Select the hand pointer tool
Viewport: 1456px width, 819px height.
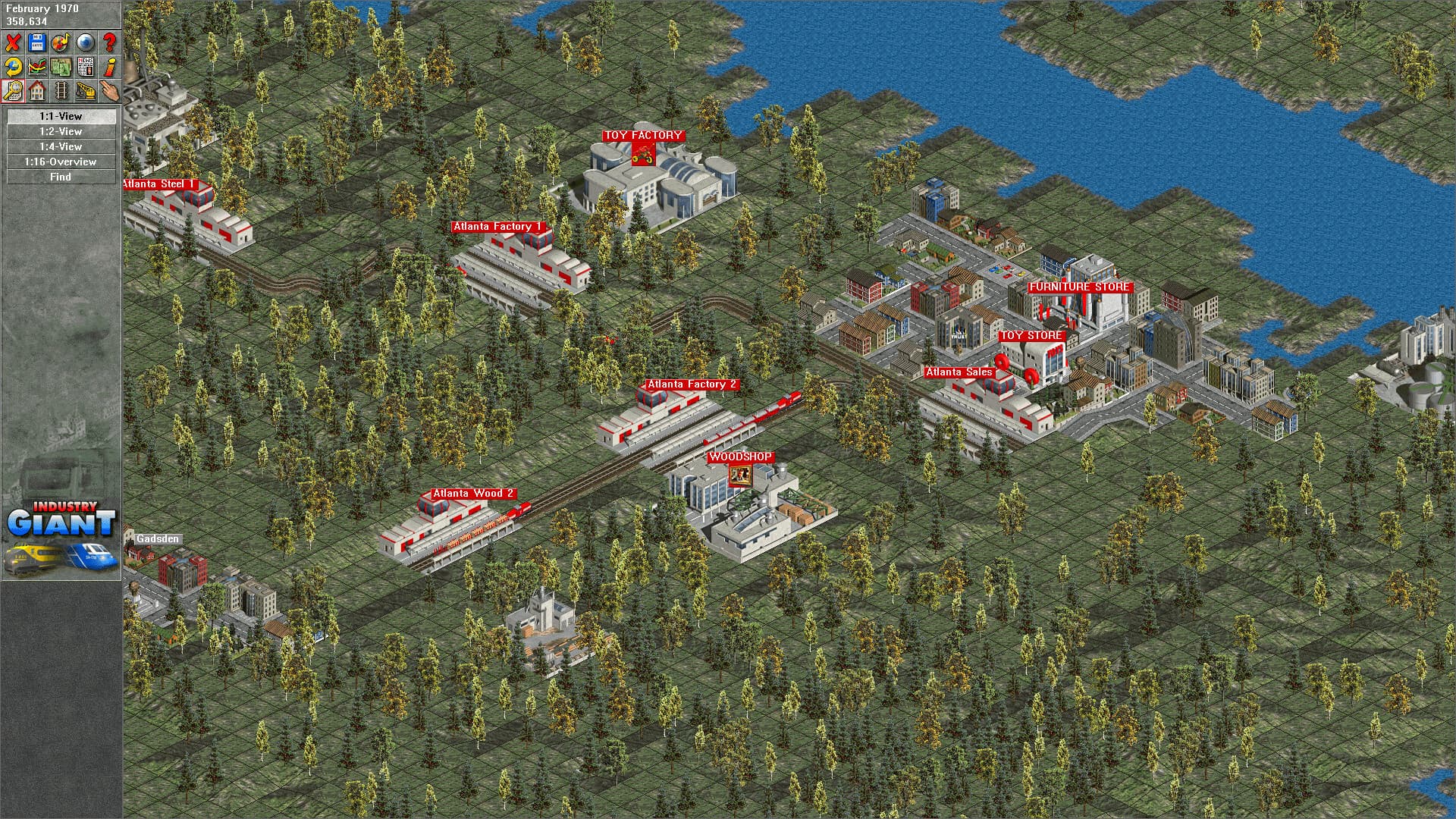[108, 91]
